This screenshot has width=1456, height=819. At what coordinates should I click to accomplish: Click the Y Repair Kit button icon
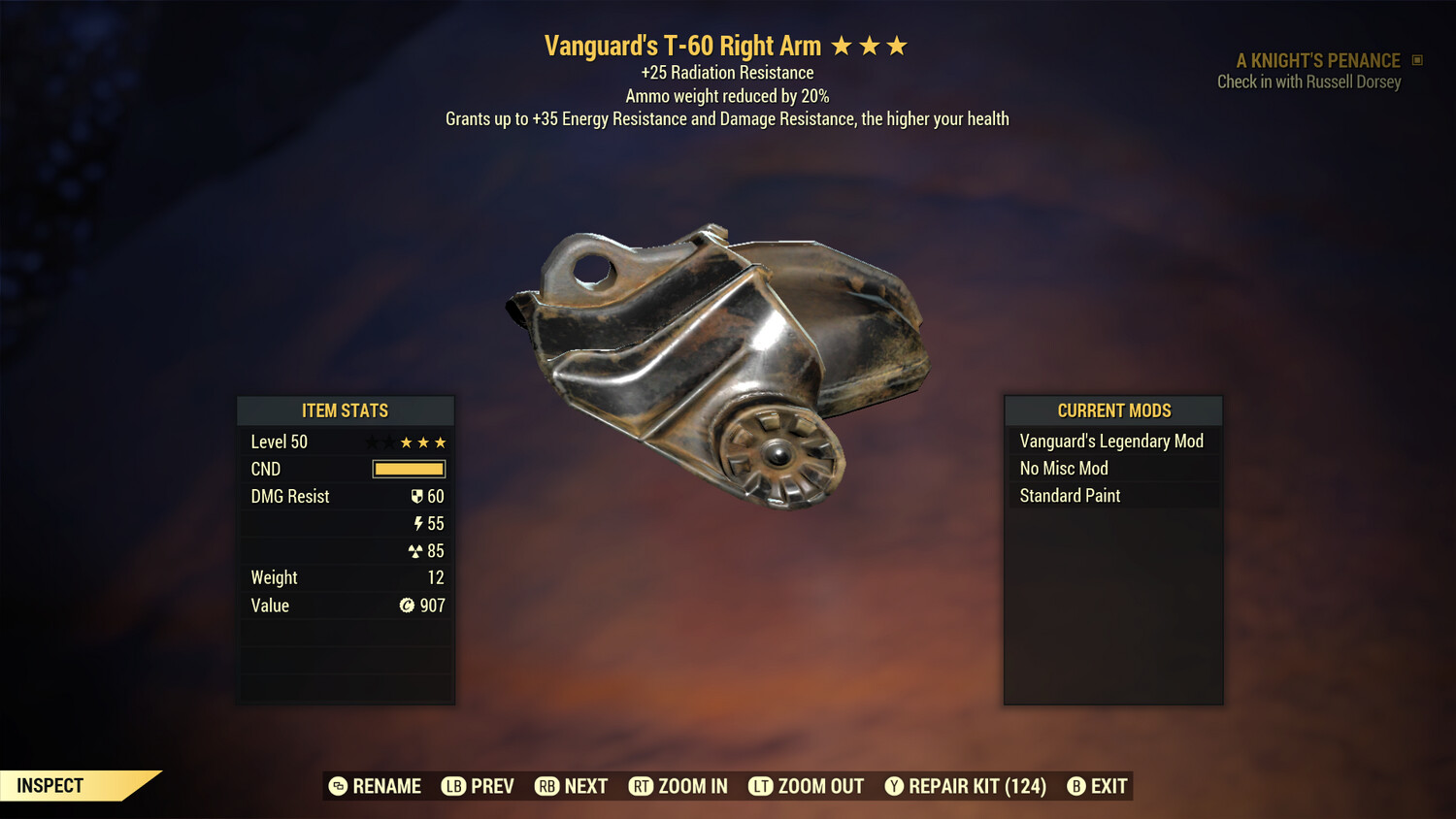tap(894, 786)
